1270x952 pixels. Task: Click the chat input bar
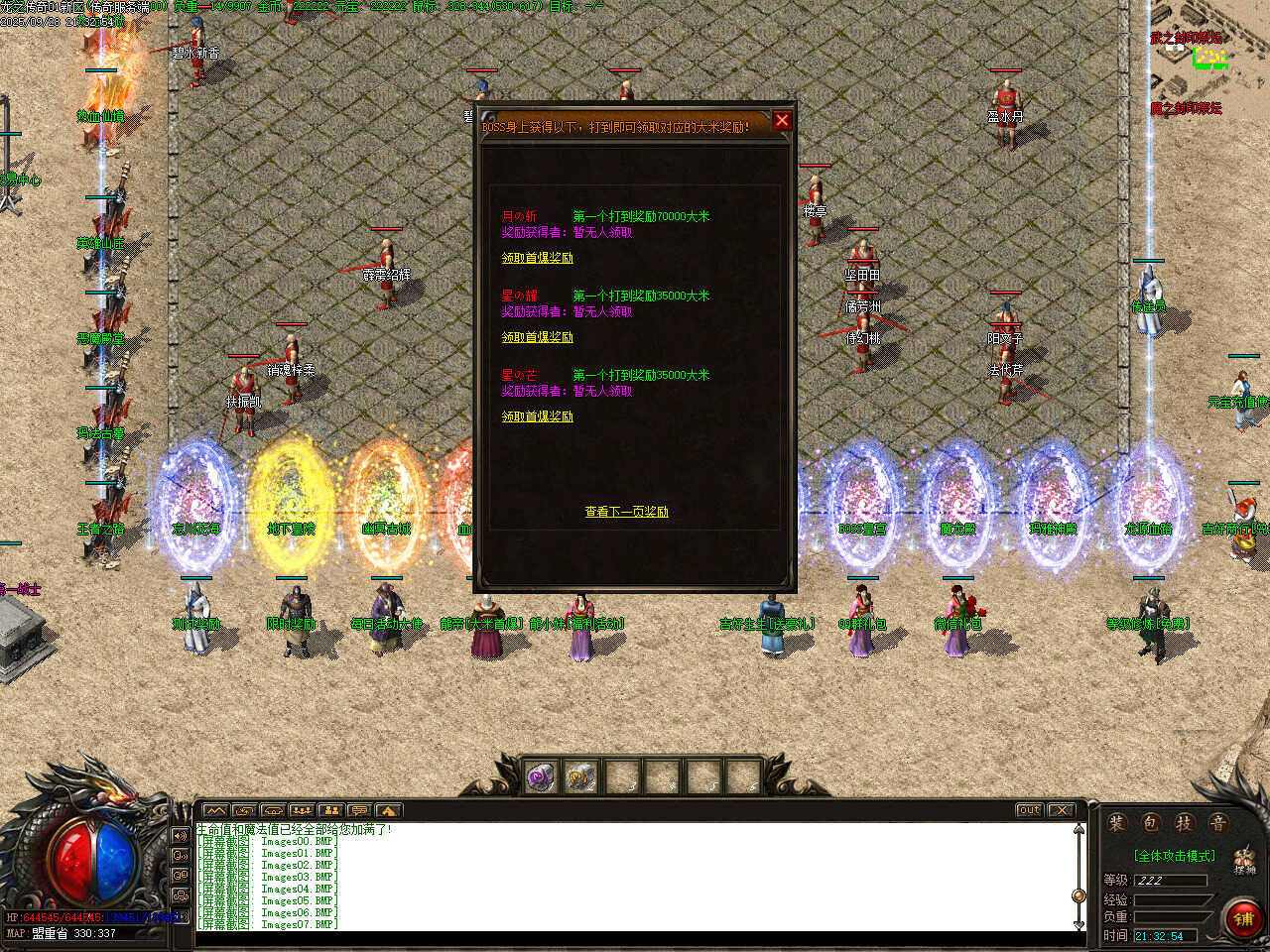click(x=635, y=939)
